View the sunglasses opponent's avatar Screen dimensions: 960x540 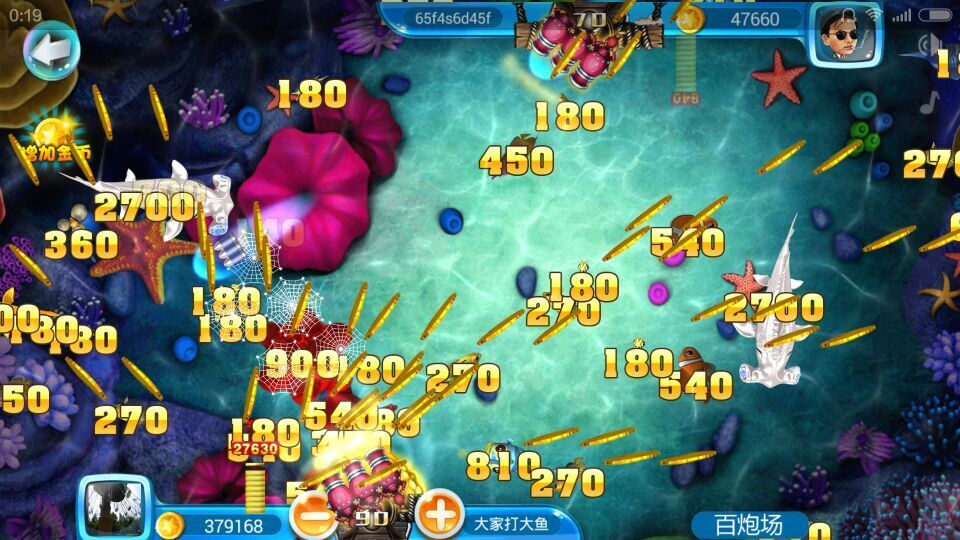click(841, 33)
